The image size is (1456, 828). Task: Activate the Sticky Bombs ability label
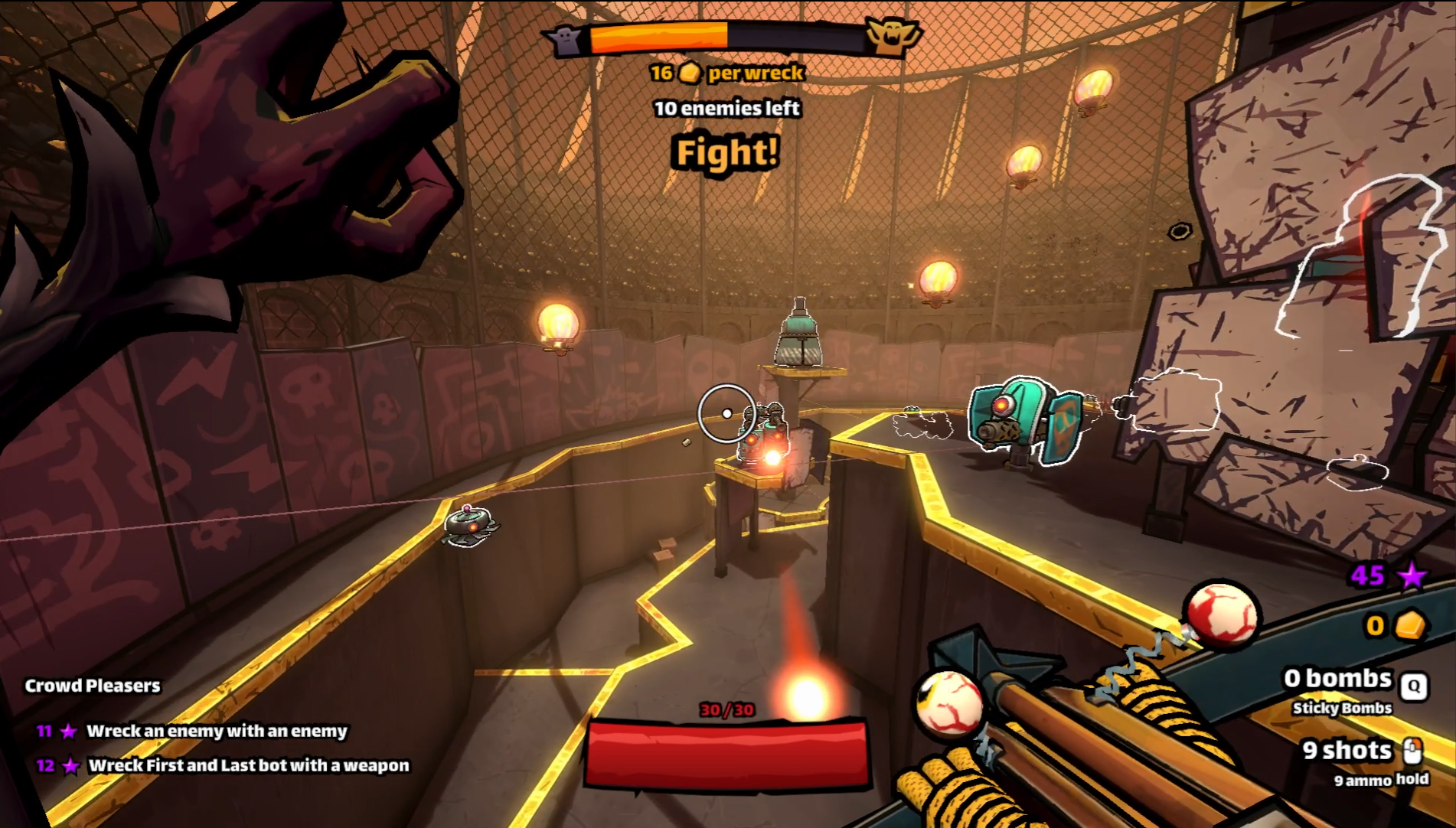[1341, 708]
